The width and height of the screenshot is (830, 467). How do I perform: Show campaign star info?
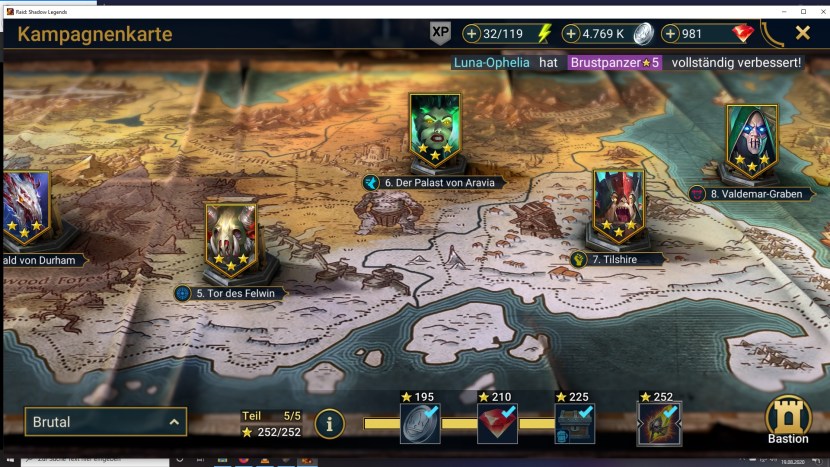click(329, 424)
